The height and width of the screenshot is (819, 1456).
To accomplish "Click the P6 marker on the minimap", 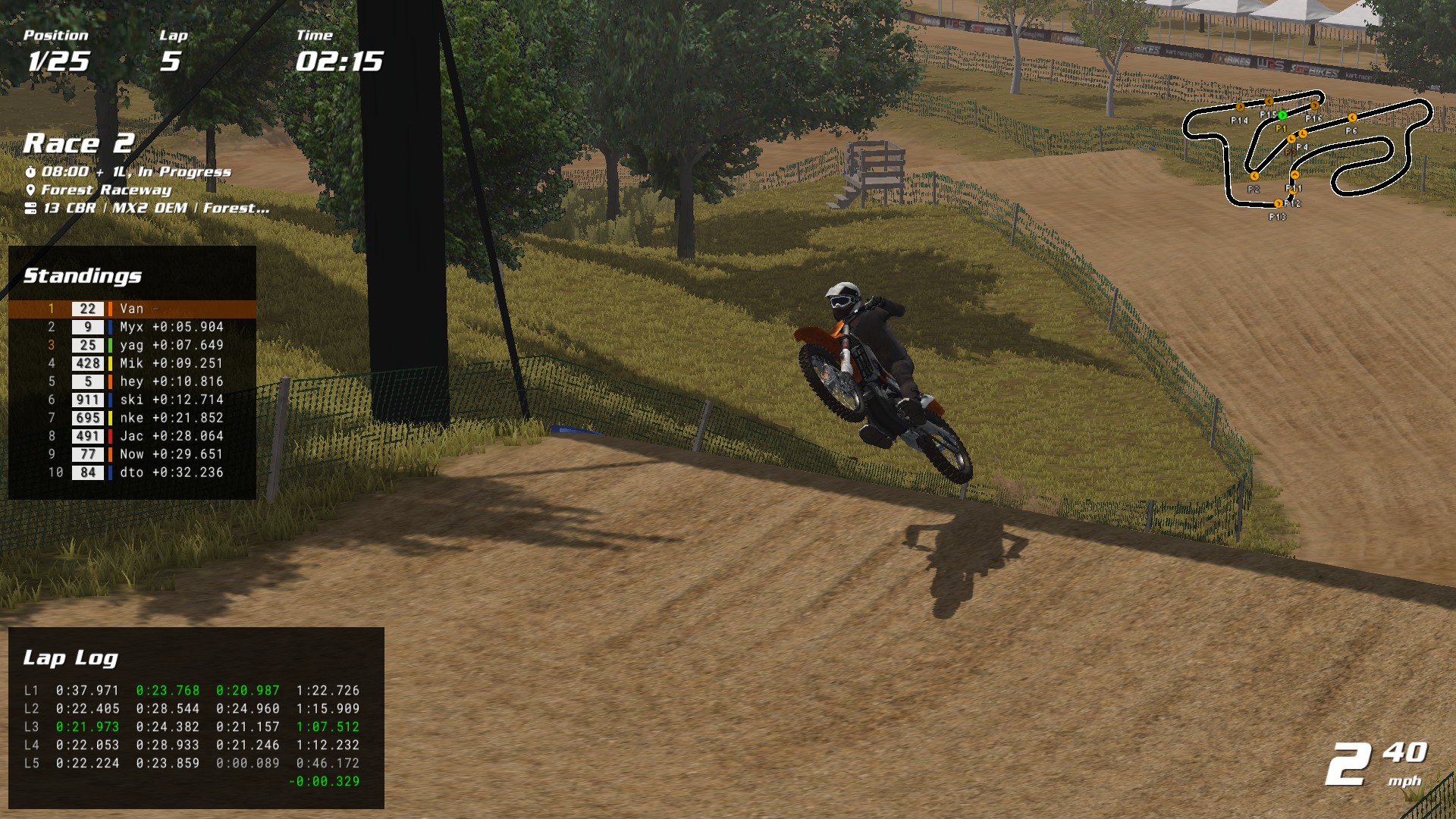I will click(1352, 118).
